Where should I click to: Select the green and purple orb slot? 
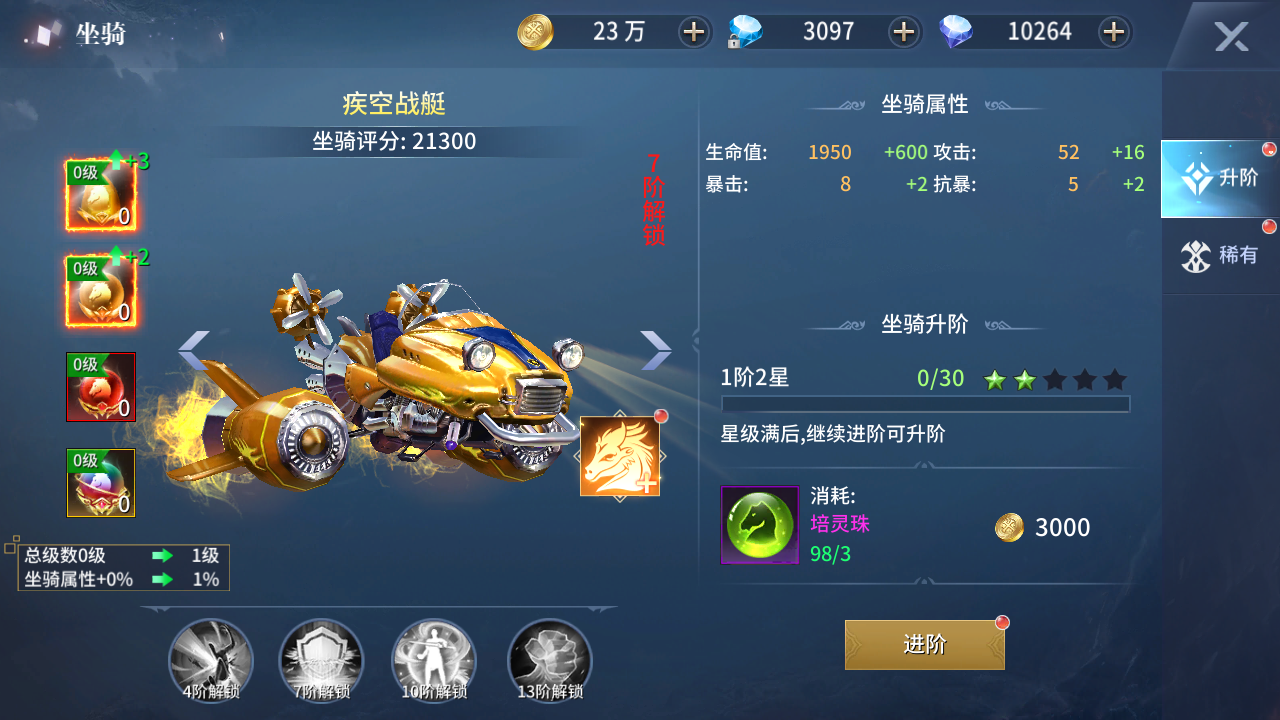pos(101,483)
